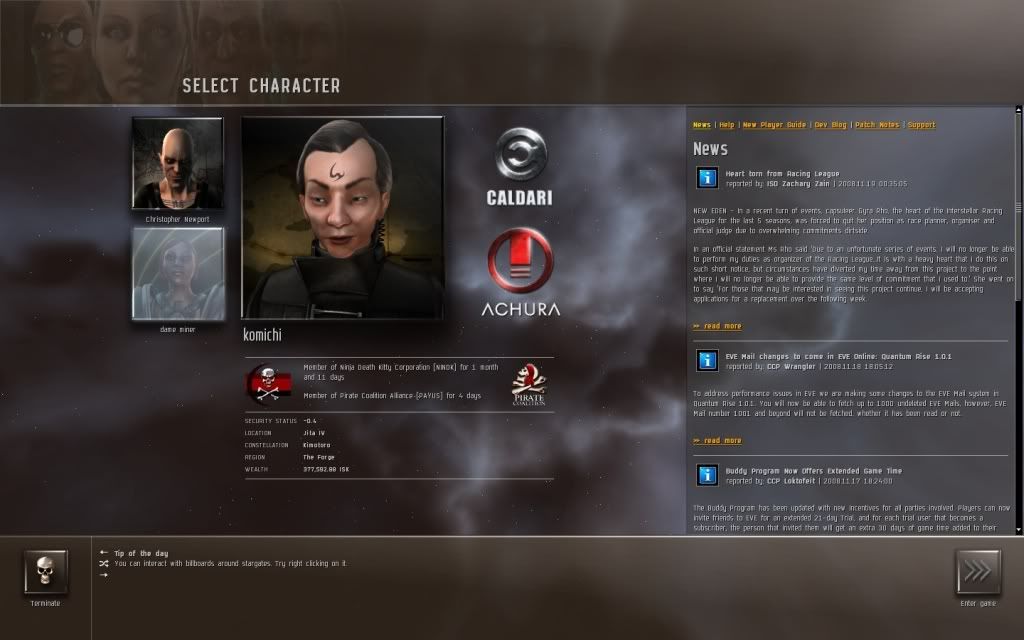Show the next tip of the day
Viewport: 1024px width, 640px height.
104,575
